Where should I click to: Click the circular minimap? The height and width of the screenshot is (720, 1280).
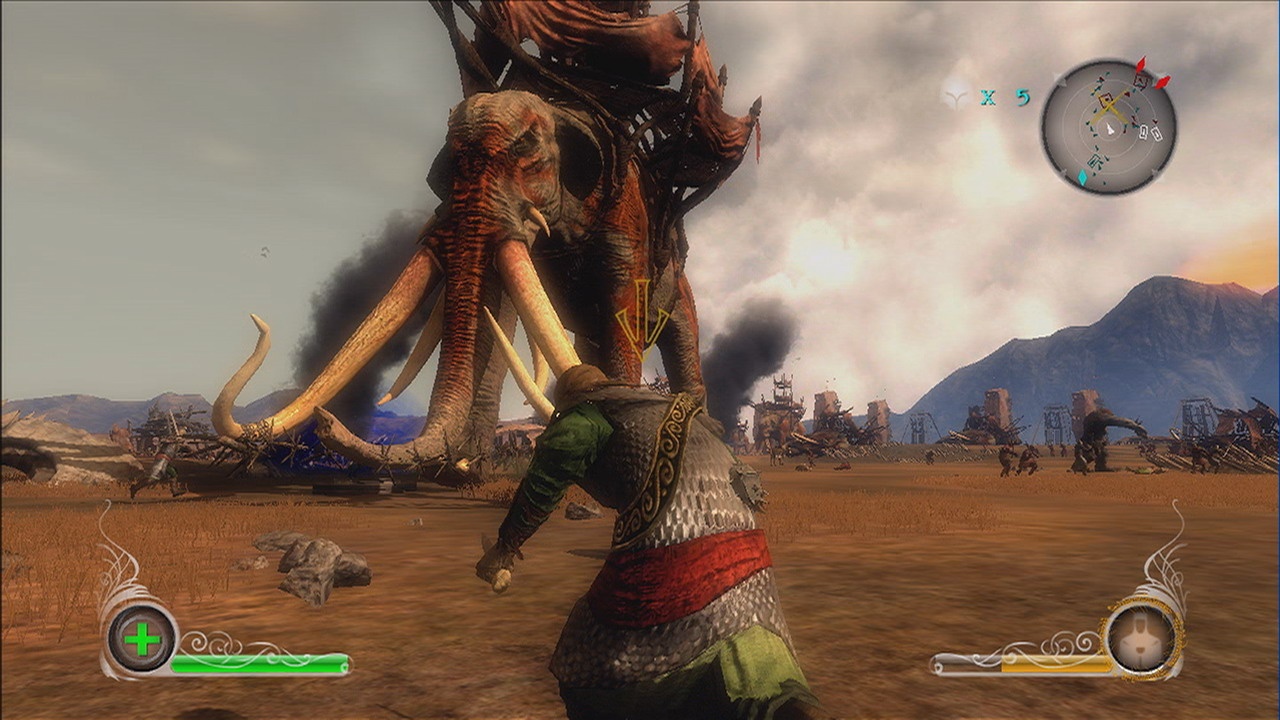point(1108,126)
